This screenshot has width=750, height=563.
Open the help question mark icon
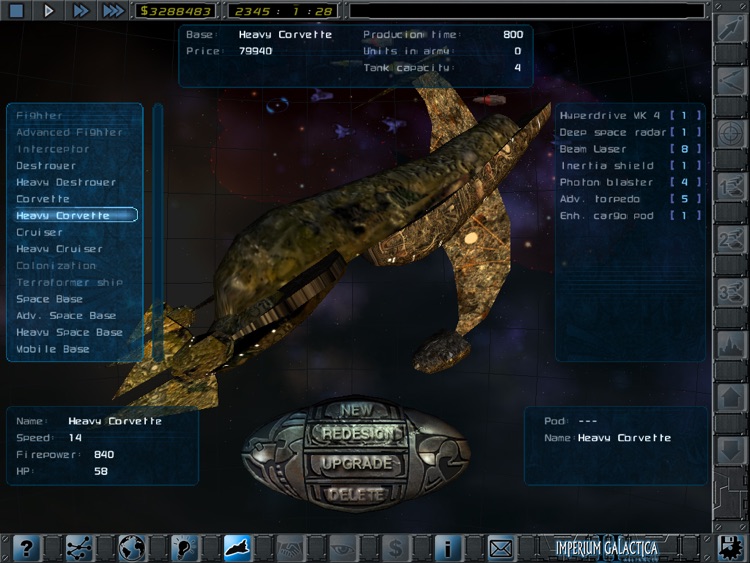[x=26, y=547]
